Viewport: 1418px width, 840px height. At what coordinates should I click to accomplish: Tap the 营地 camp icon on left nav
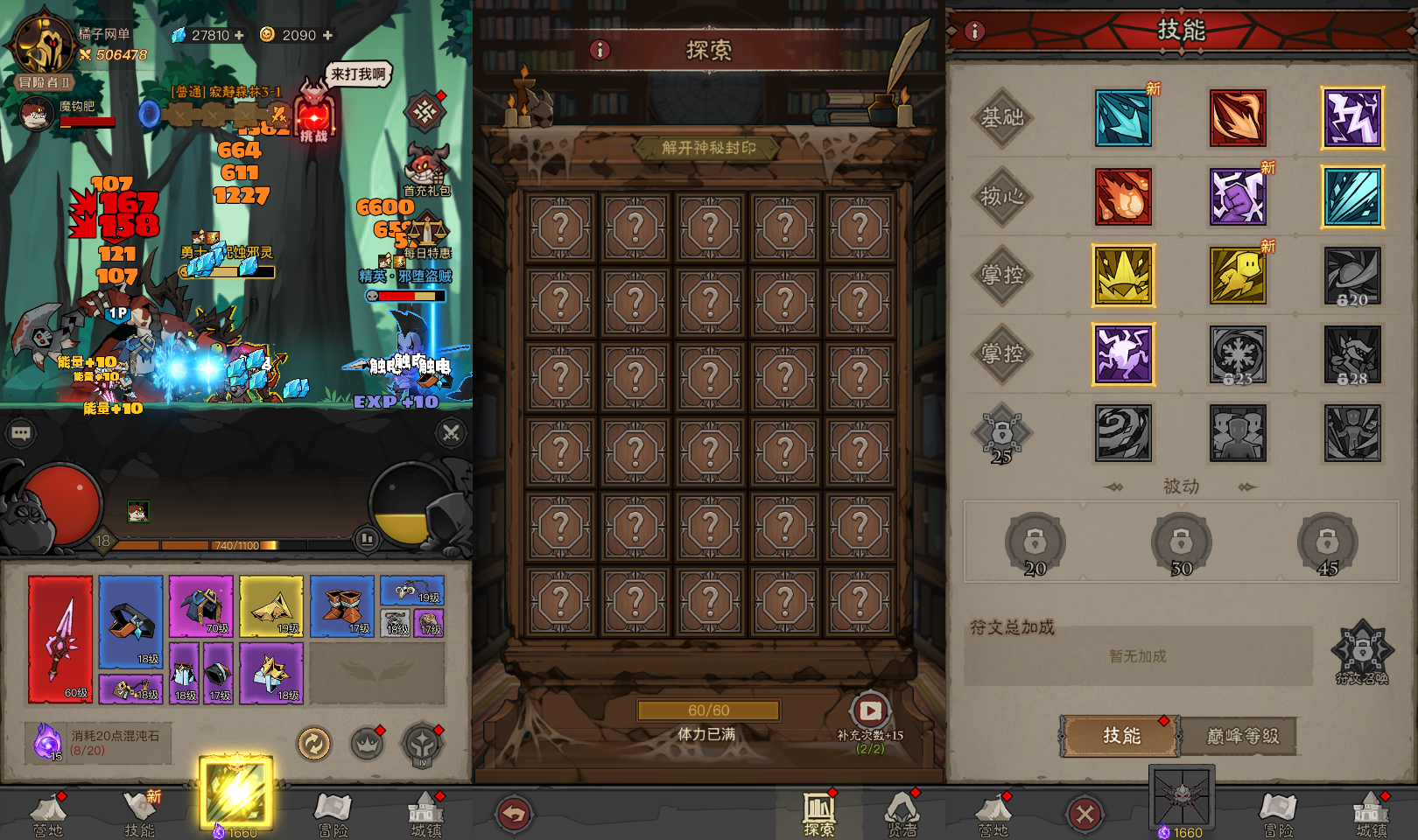click(46, 812)
